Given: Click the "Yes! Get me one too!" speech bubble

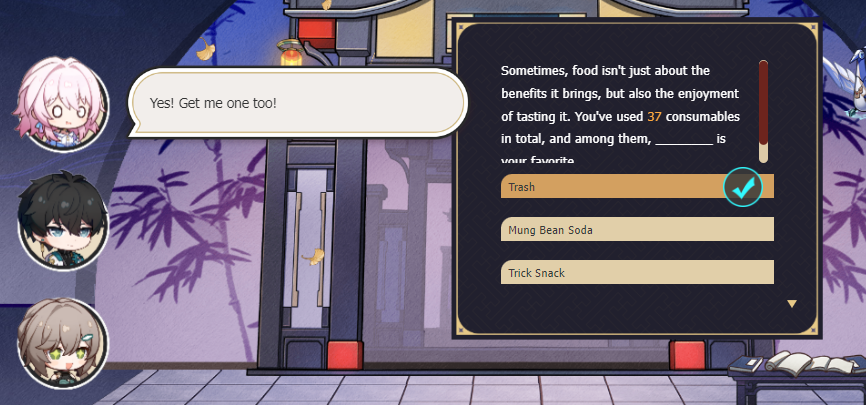Looking at the screenshot, I should coord(297,104).
